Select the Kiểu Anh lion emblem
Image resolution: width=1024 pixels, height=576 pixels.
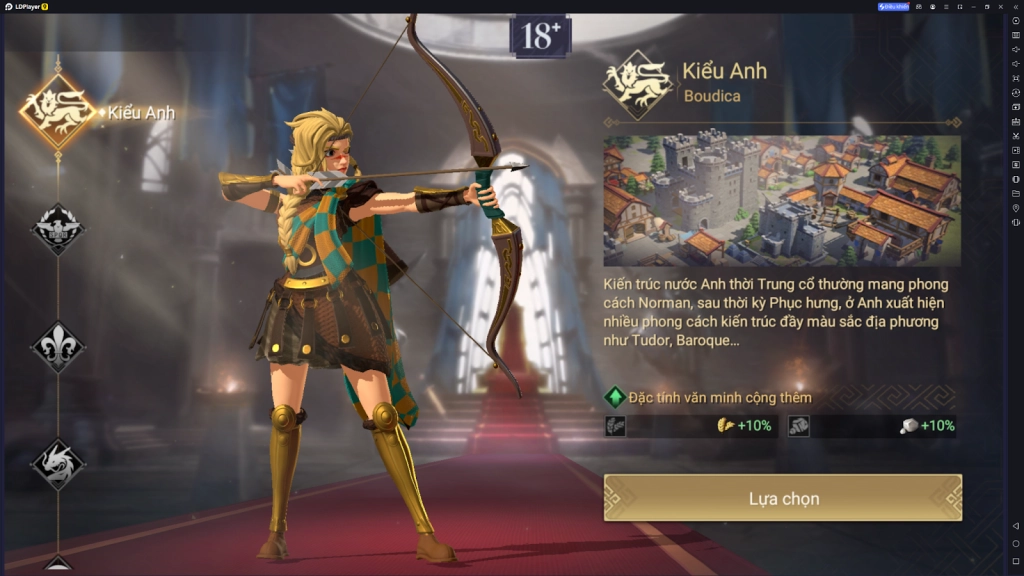(x=57, y=112)
